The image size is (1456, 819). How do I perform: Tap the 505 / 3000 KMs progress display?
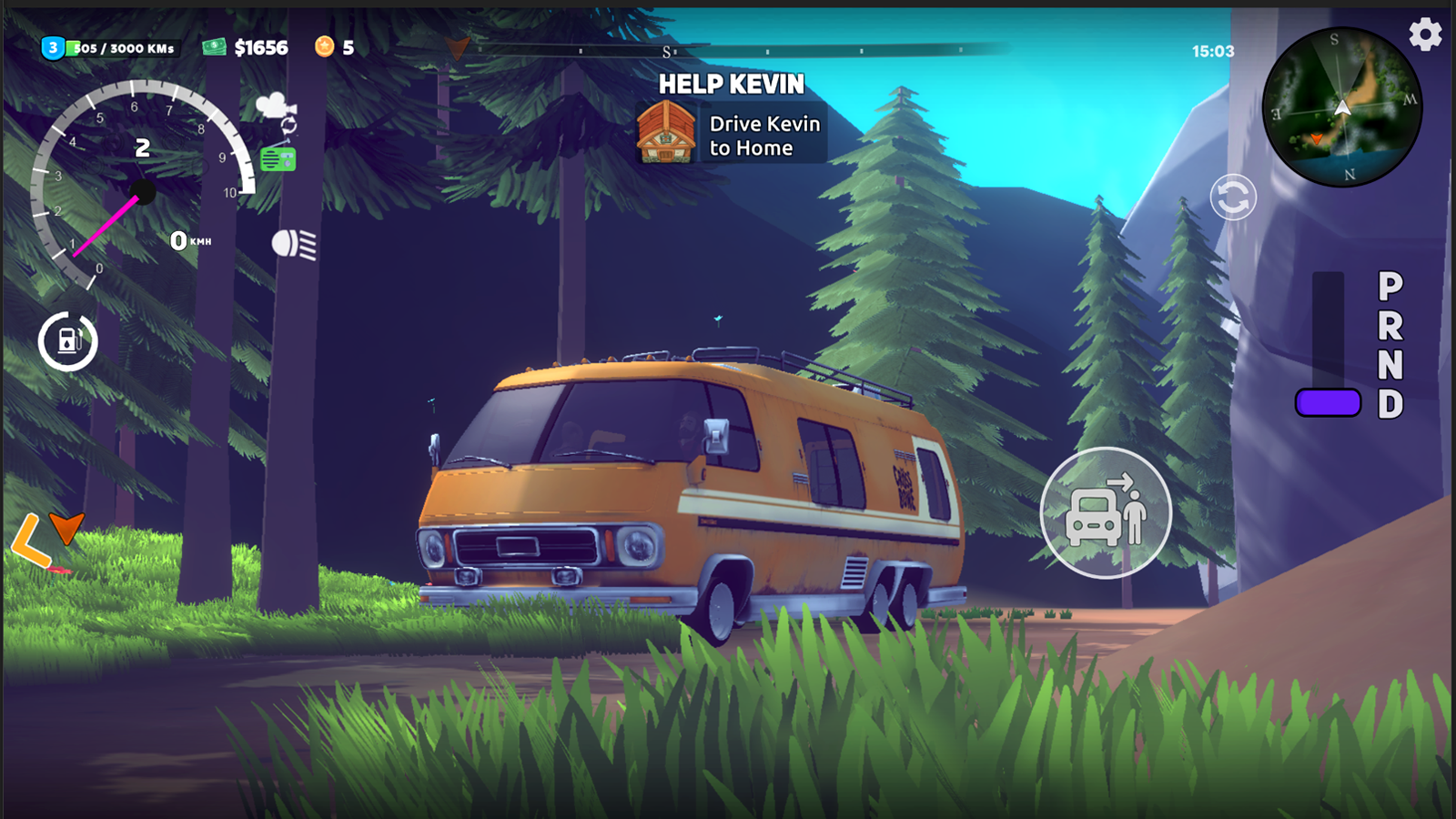[x=120, y=49]
